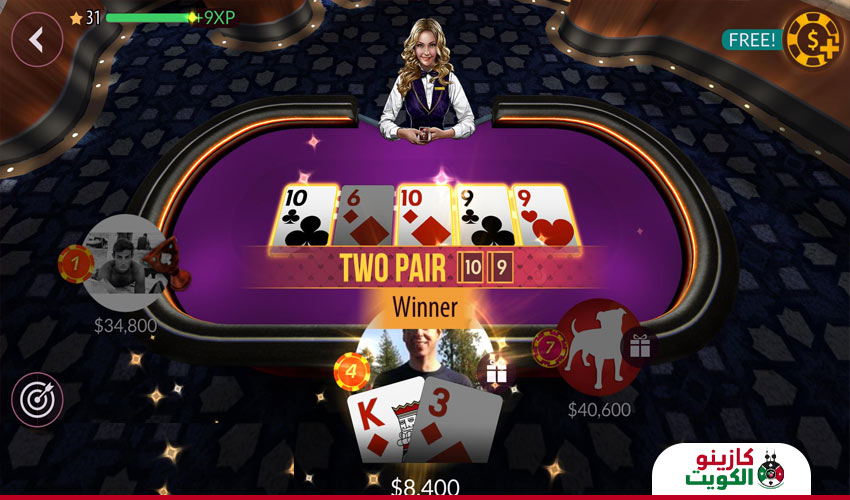850x500 pixels.
Task: Tap the target challenges icon
Action: 37,399
